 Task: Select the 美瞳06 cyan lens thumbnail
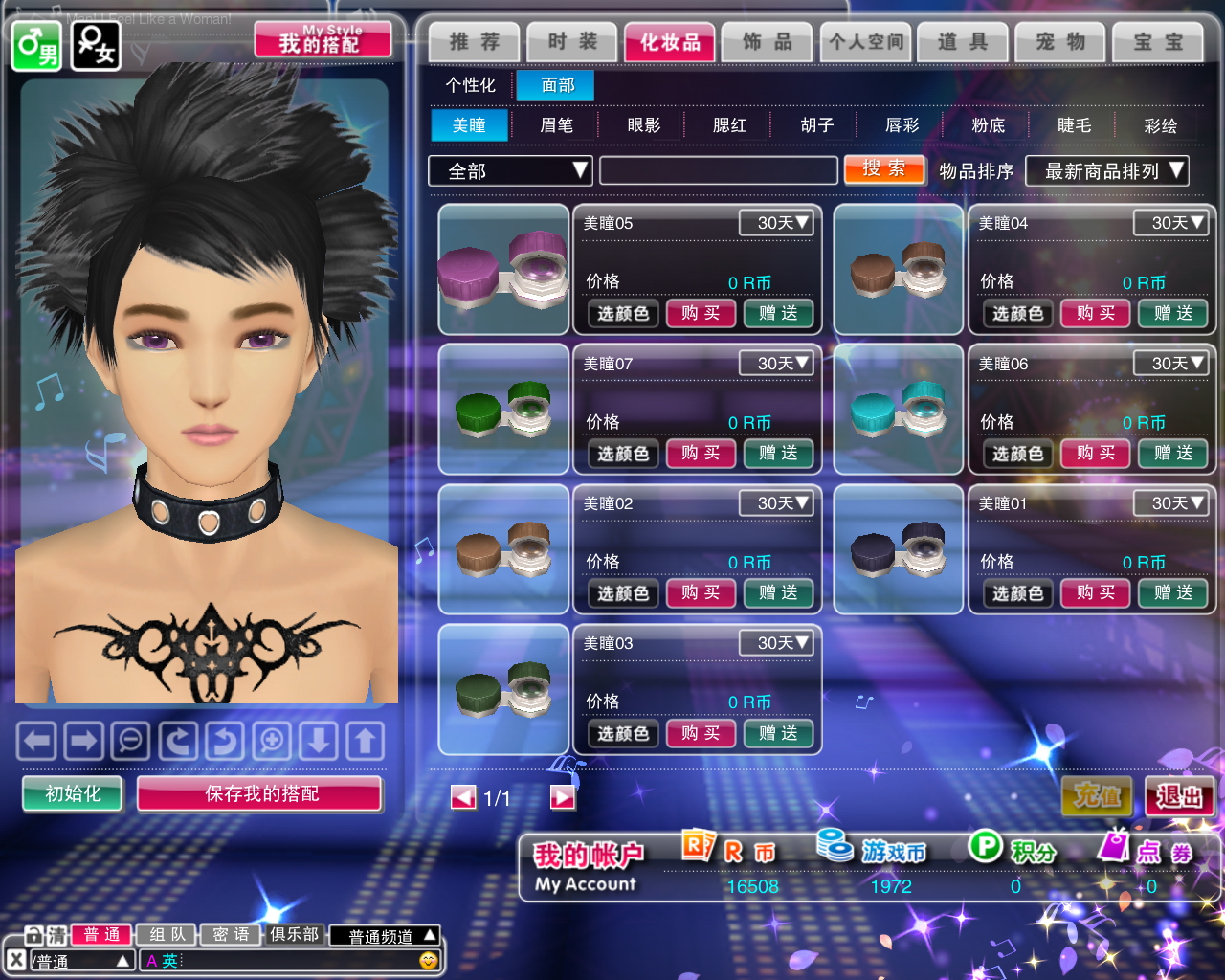(898, 410)
